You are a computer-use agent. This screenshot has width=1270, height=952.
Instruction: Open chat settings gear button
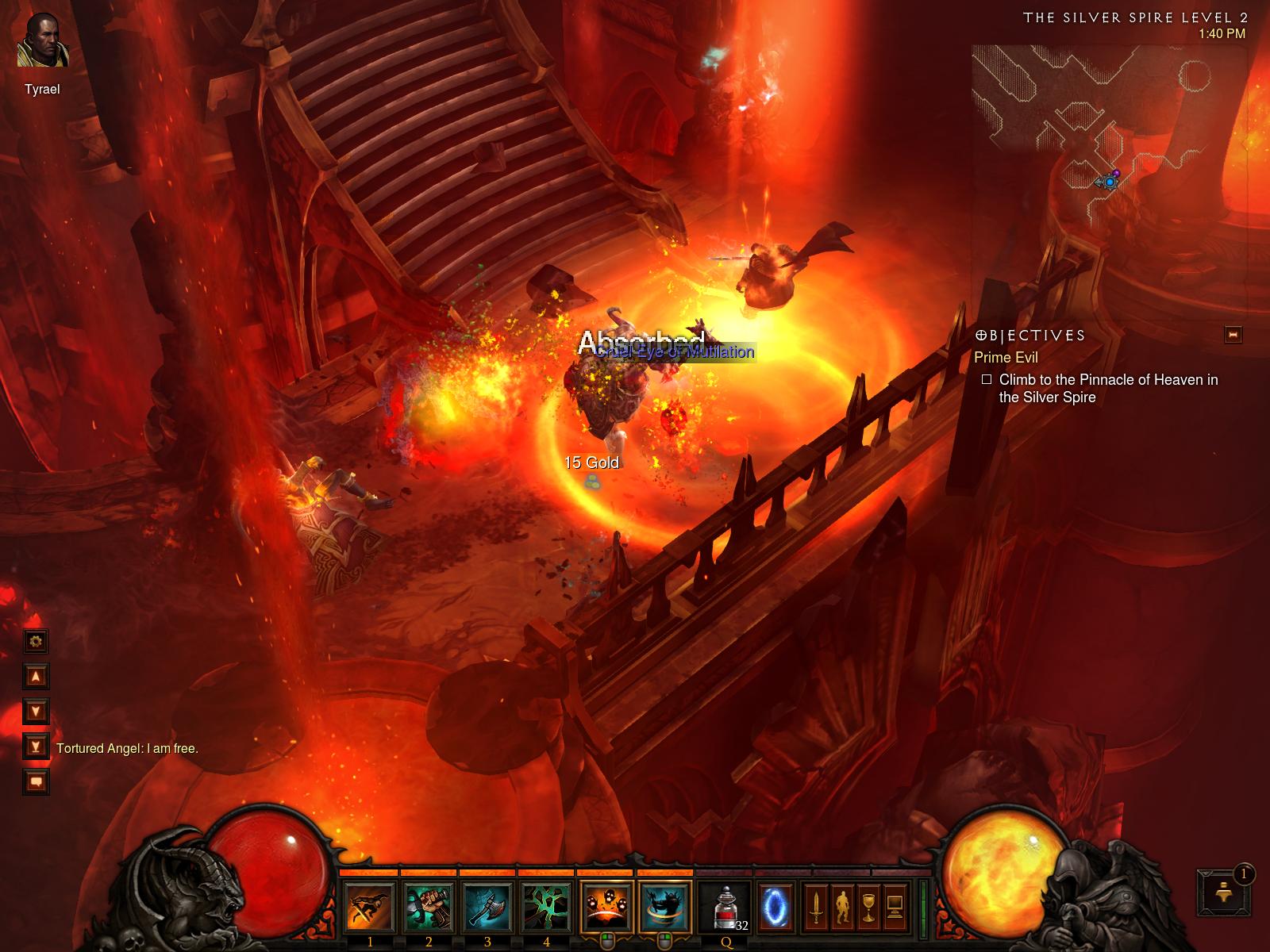point(36,641)
